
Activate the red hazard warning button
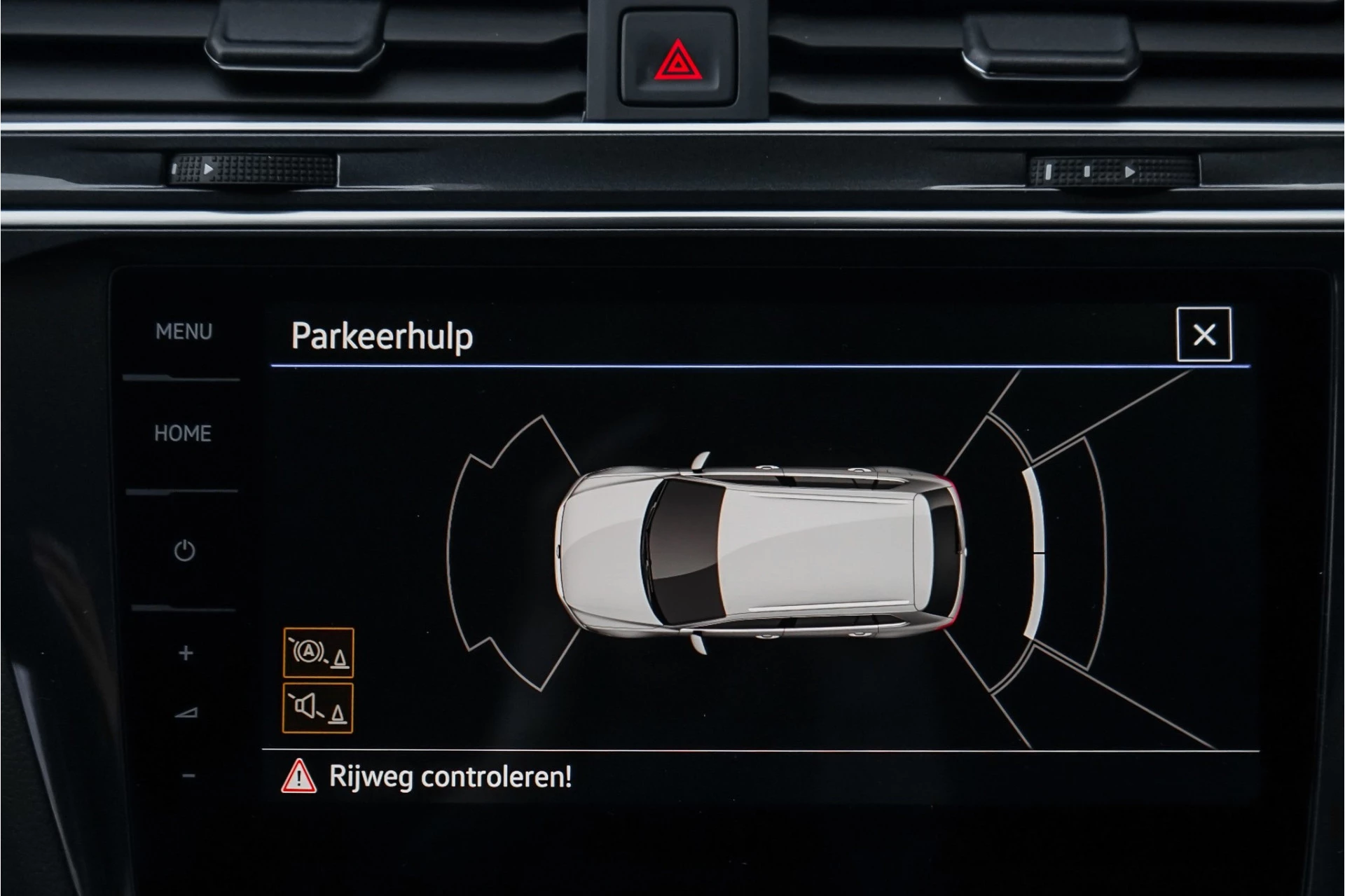677,61
